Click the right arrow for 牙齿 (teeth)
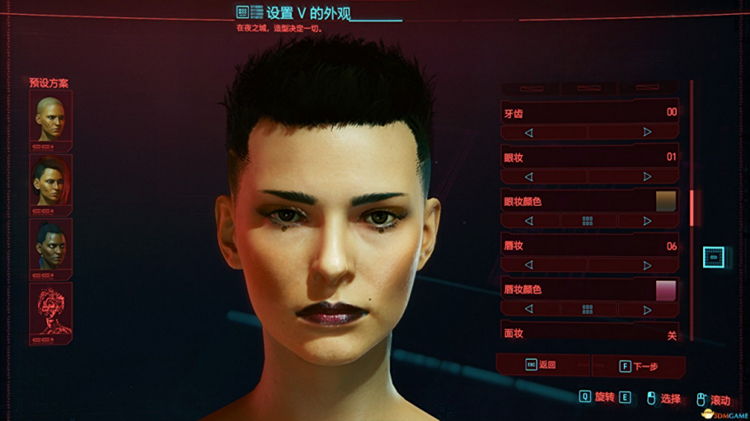750x421 pixels. point(647,132)
